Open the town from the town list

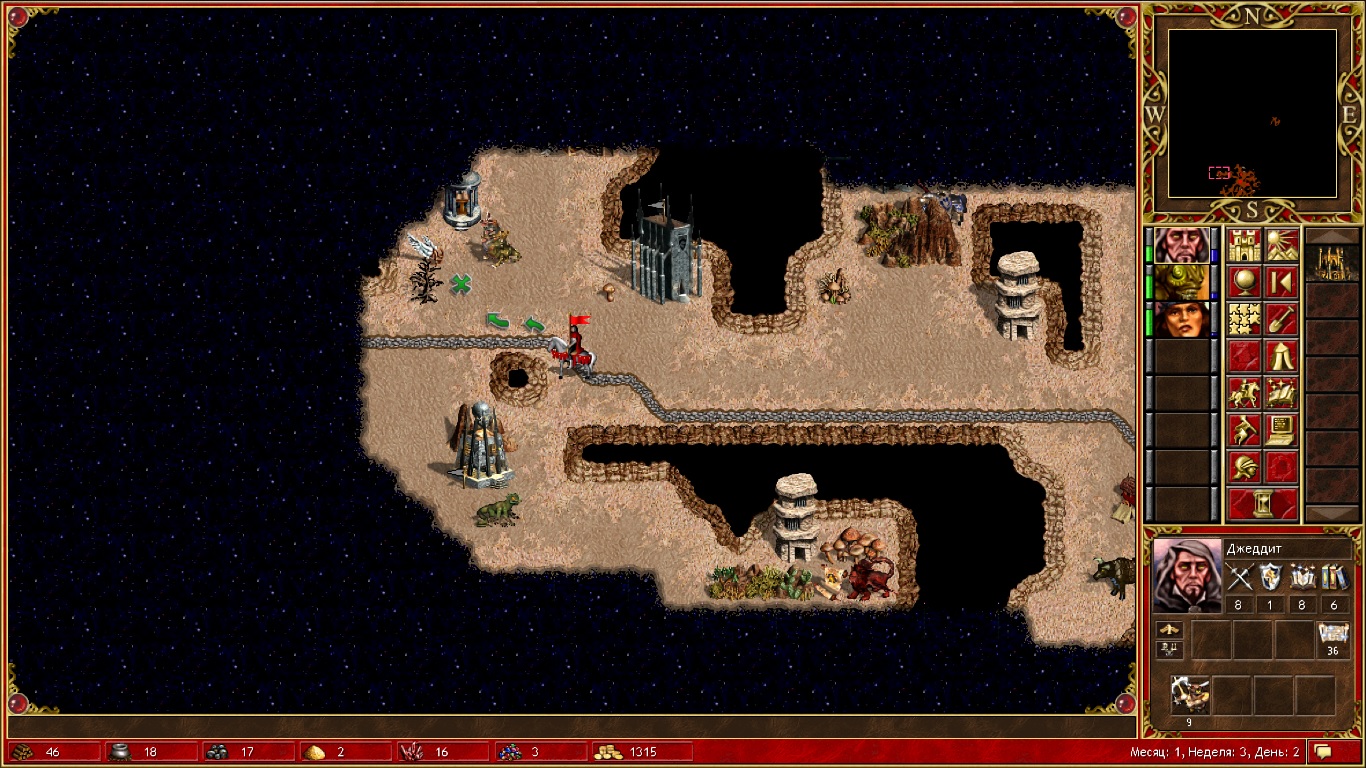click(1332, 263)
